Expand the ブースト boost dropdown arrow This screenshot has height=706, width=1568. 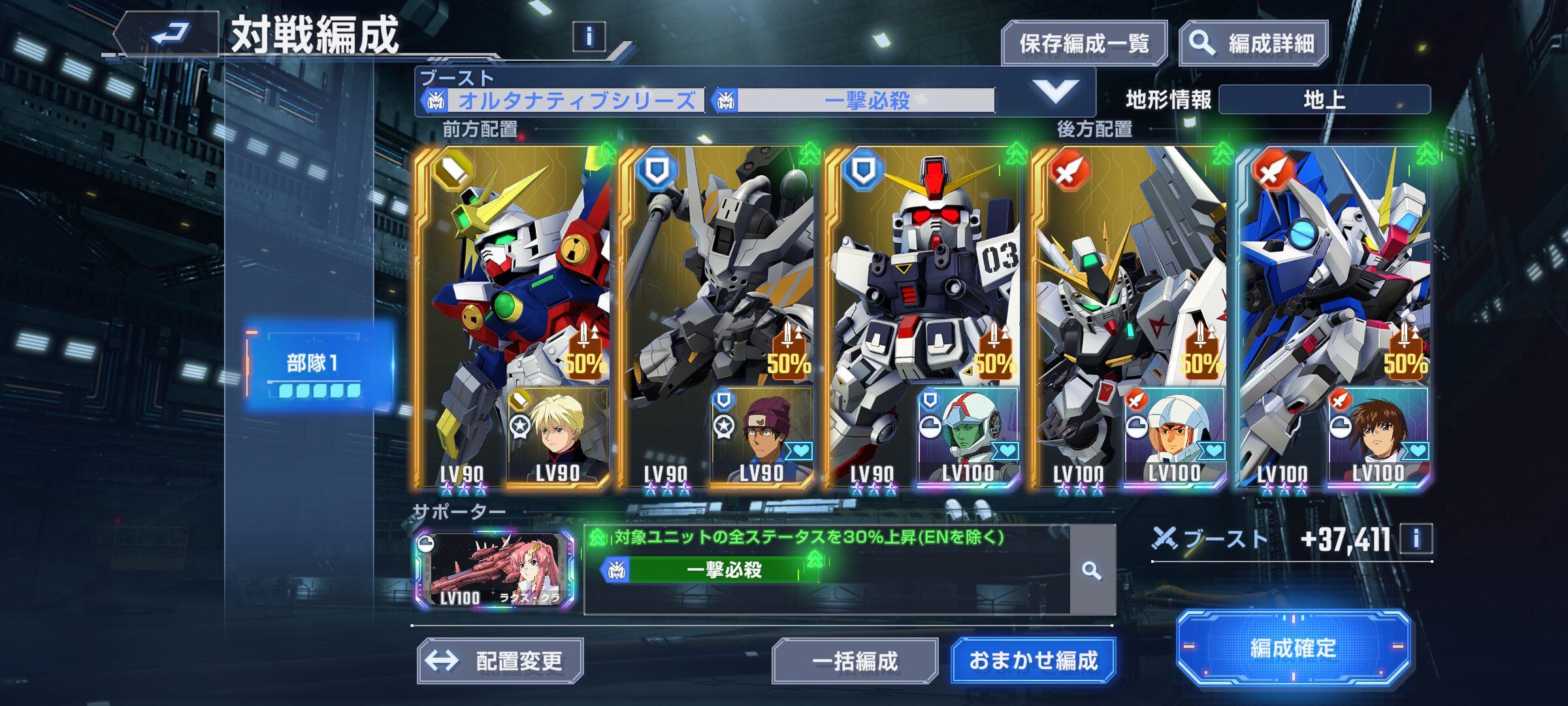coord(1055,92)
